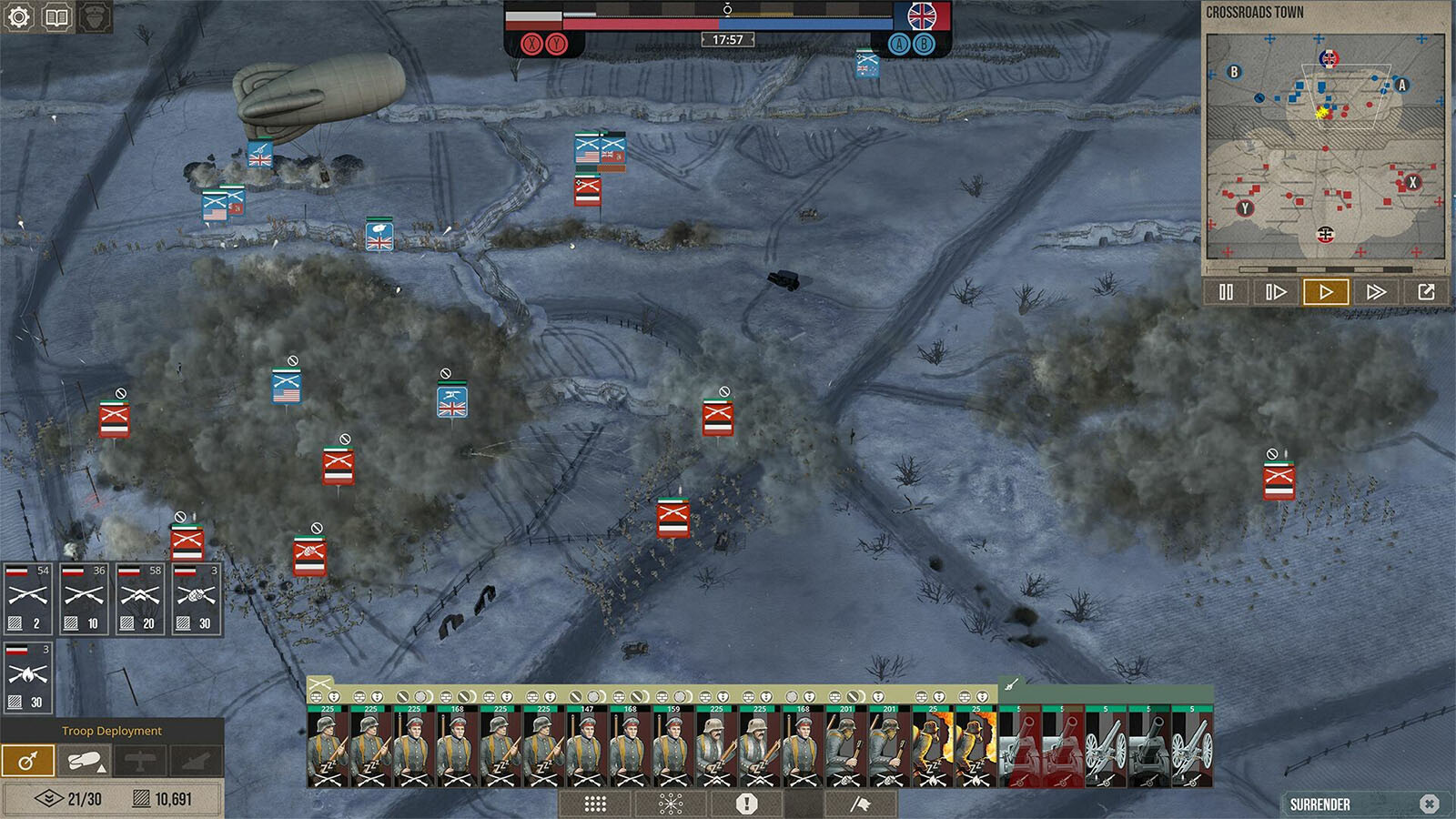Viewport: 1456px width, 819px height.
Task: Deploy the veteran chevron infantry costing 20
Action: (140, 599)
